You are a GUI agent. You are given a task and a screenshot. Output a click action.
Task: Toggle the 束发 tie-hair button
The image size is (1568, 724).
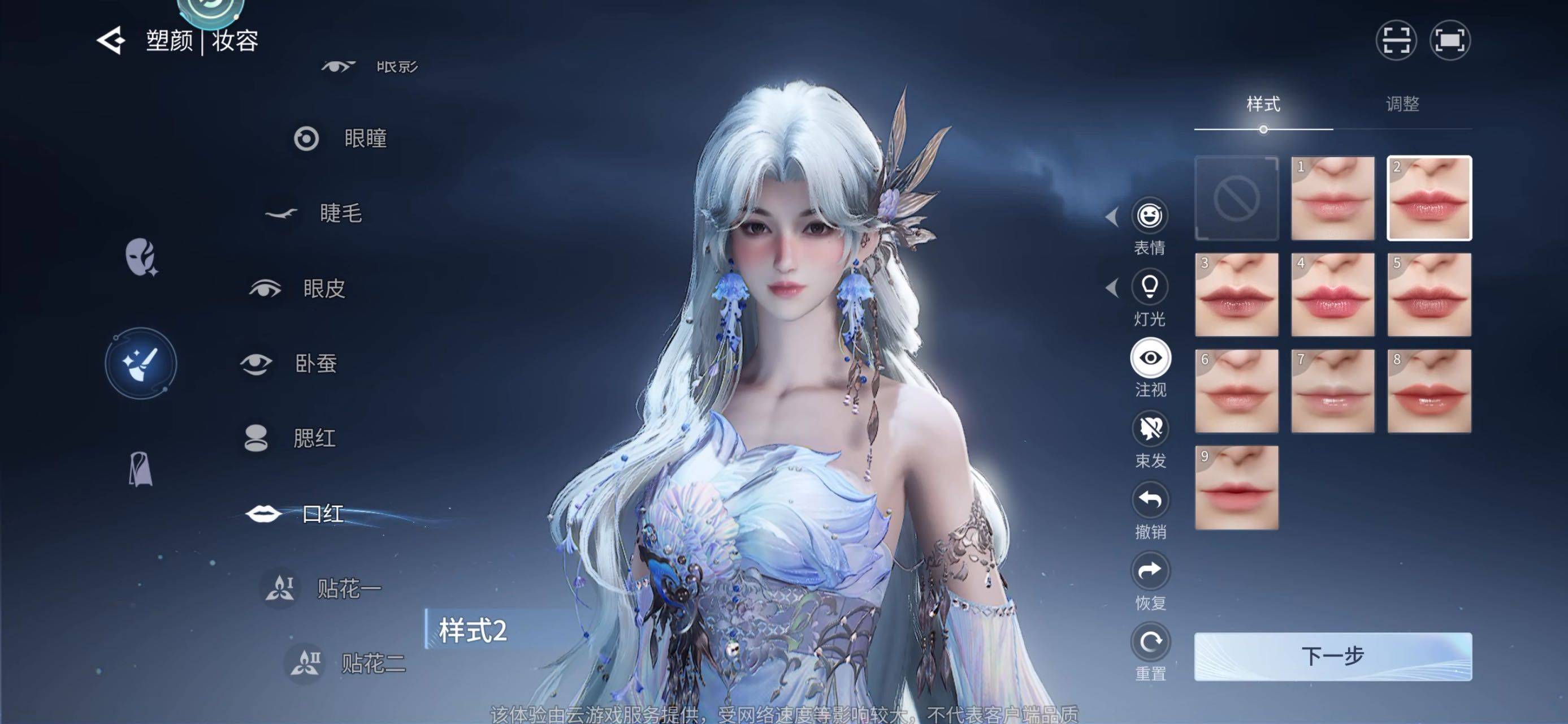1150,429
